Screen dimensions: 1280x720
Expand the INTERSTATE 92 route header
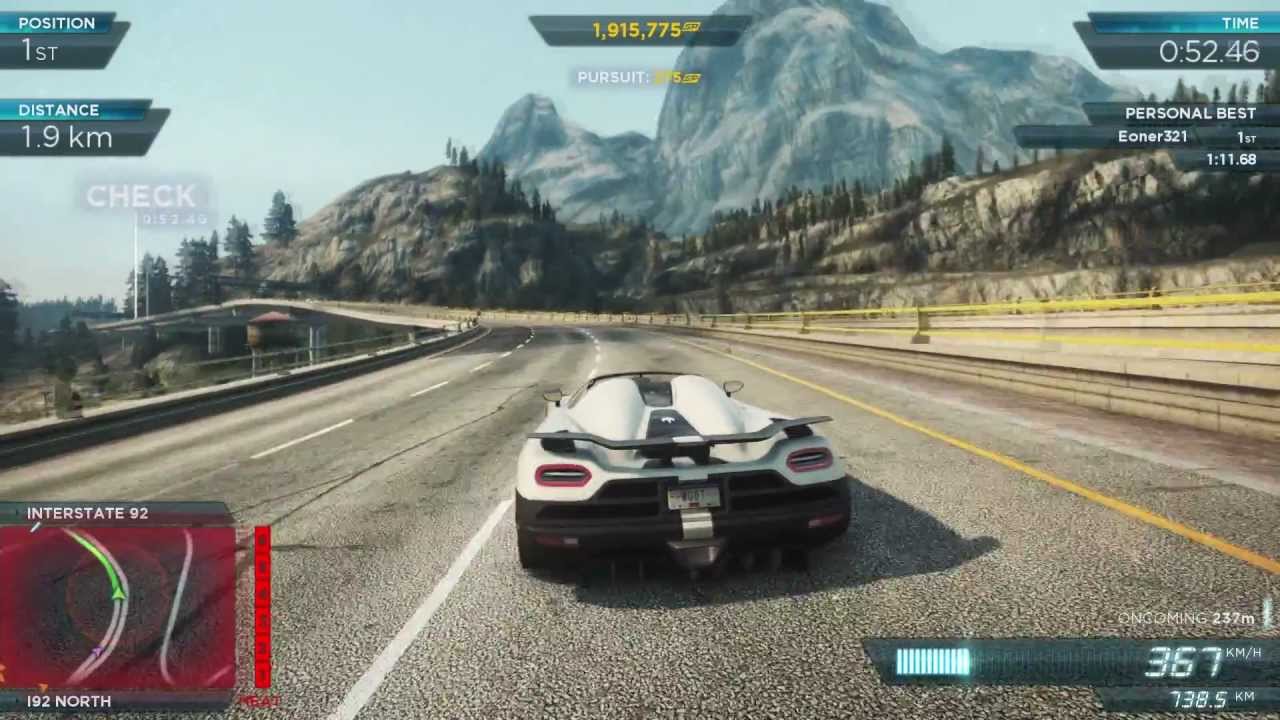[87, 513]
